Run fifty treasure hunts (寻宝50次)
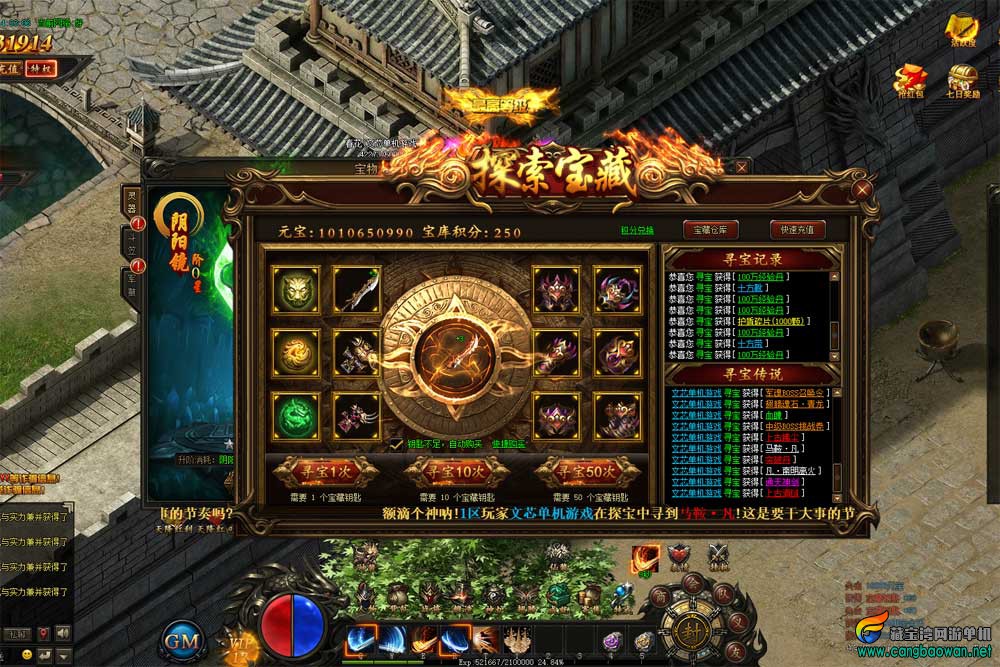 click(x=586, y=470)
